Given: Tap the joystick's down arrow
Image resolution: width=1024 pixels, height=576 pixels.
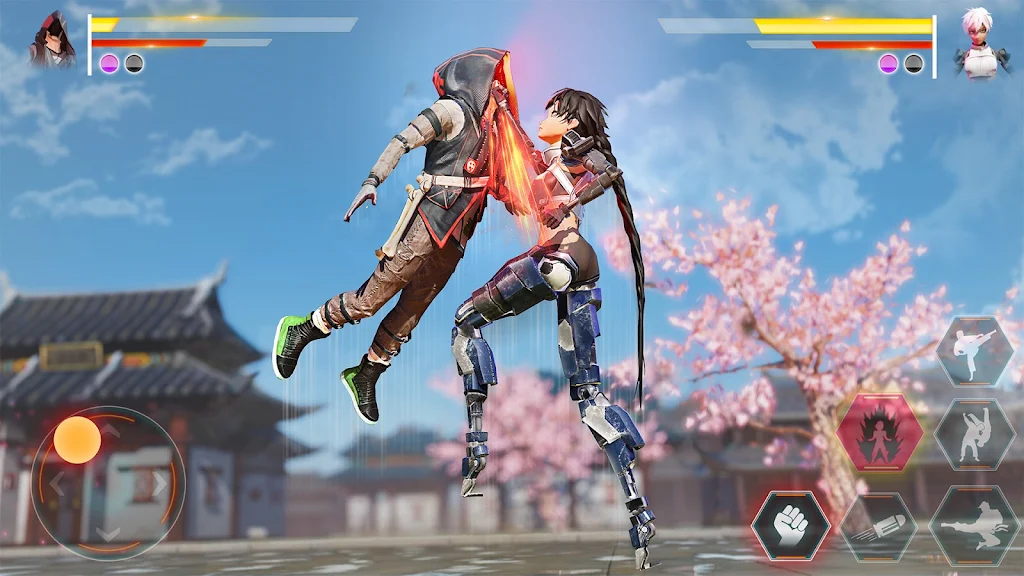Looking at the screenshot, I should (x=108, y=534).
